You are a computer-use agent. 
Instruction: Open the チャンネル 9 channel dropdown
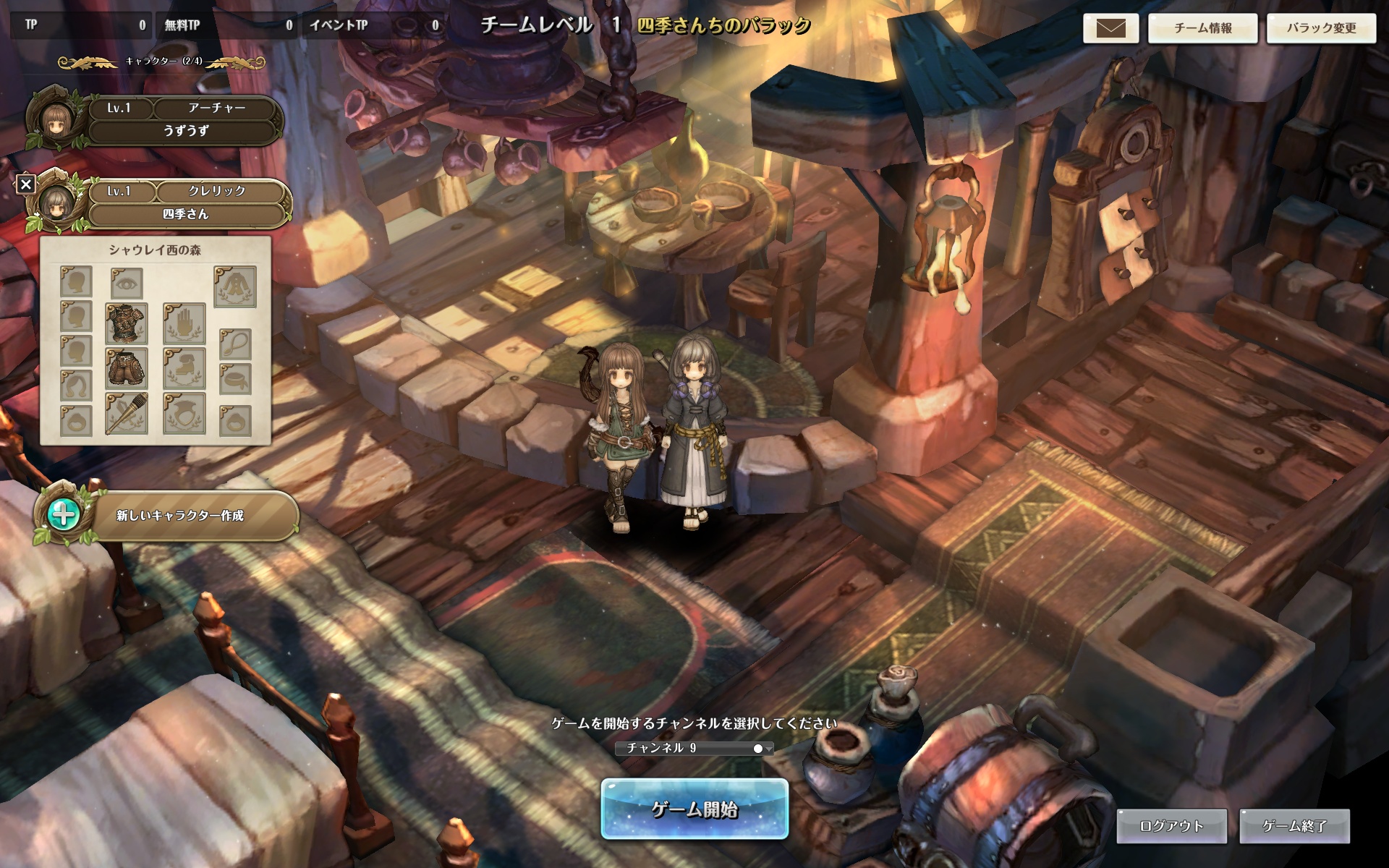tap(694, 748)
